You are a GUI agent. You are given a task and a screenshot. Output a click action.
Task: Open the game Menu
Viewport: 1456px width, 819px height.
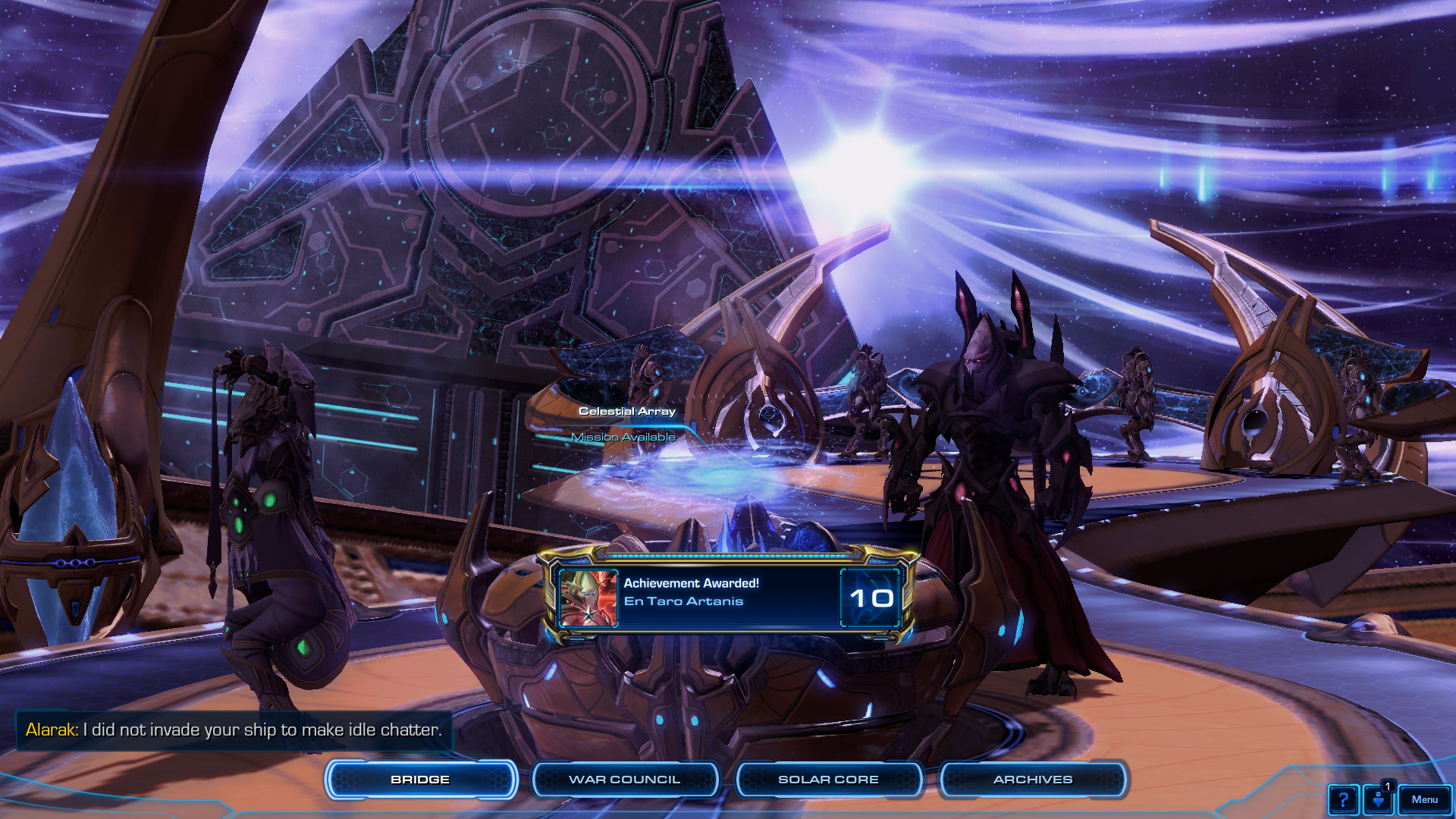coord(1424,799)
